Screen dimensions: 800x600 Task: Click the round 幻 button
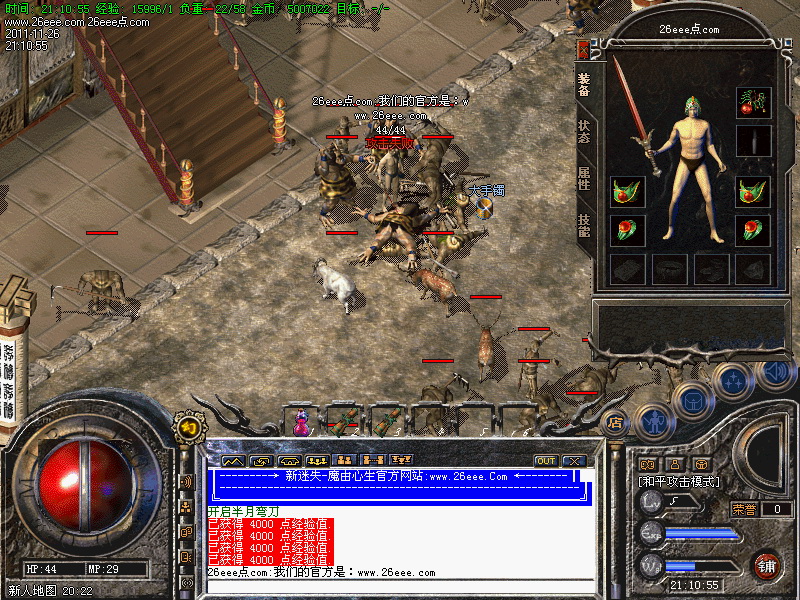[186, 427]
